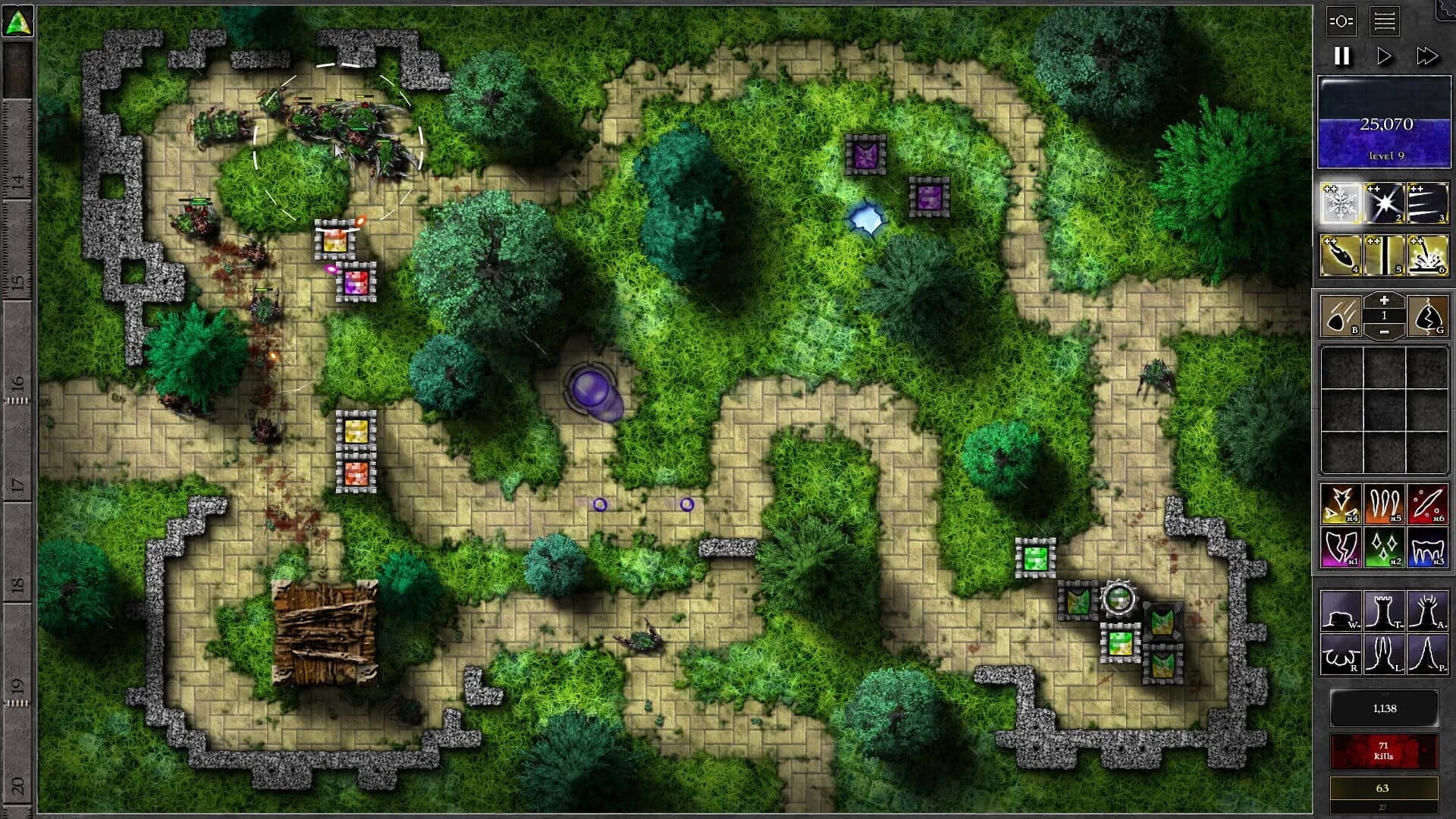Activate the Bolt spell in slot 2
The image size is (1456, 819).
1383,202
